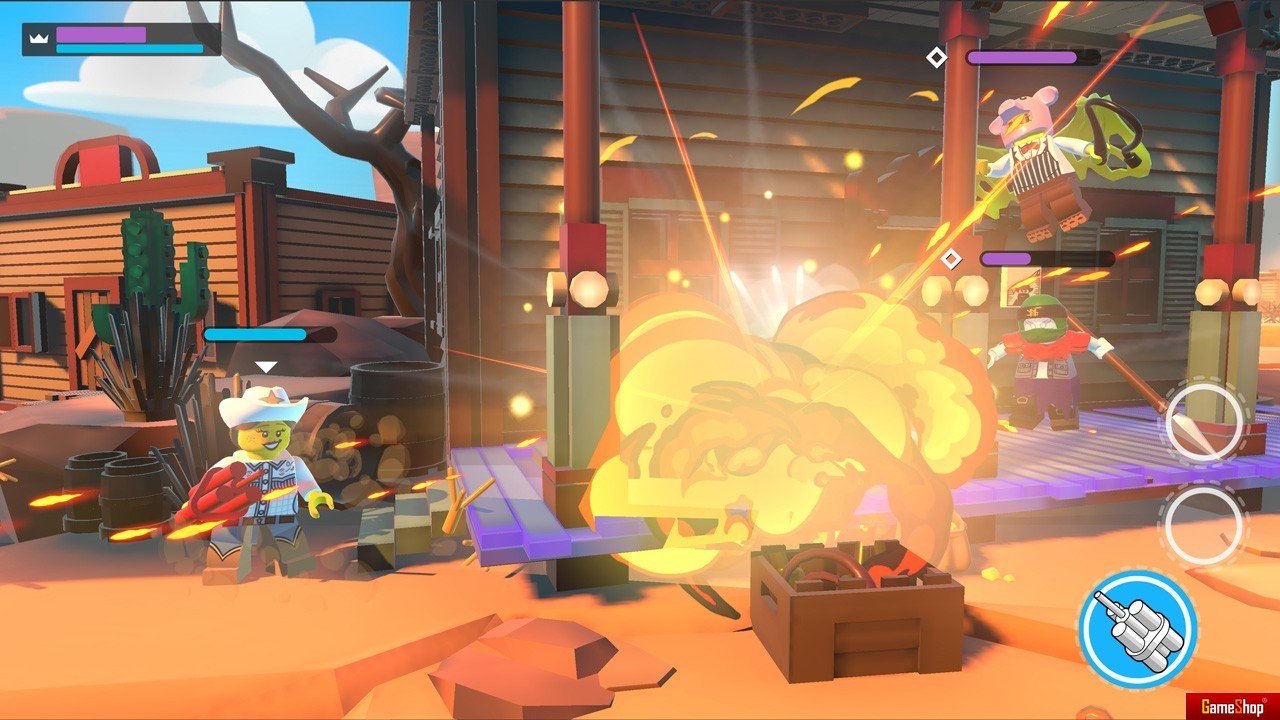Tap the blue dynamite attack button

click(x=1137, y=628)
